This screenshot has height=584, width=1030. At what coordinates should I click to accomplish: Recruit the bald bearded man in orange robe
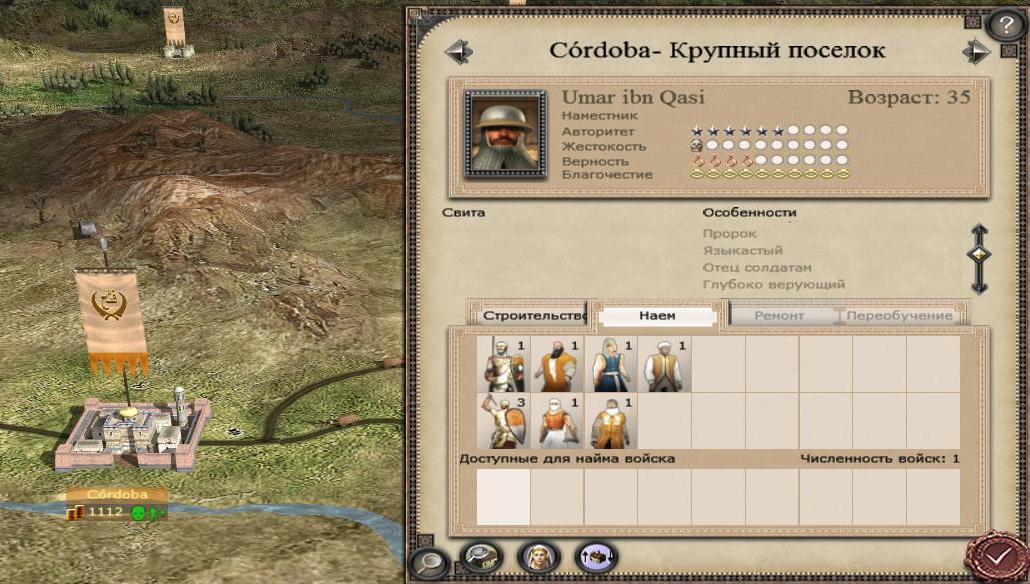click(x=557, y=365)
